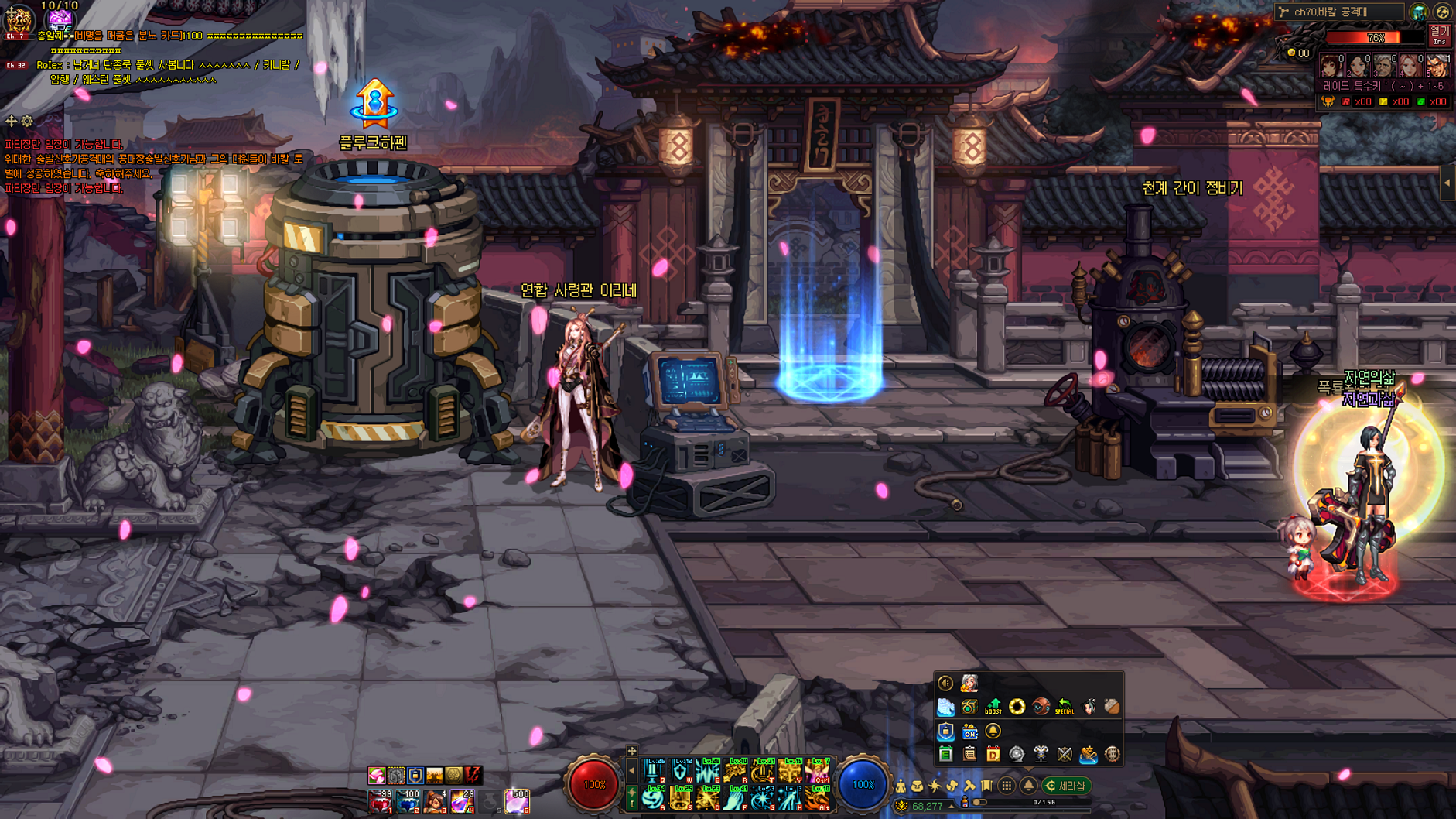Open the blue shield padlock icon in the popup panel

point(945,731)
